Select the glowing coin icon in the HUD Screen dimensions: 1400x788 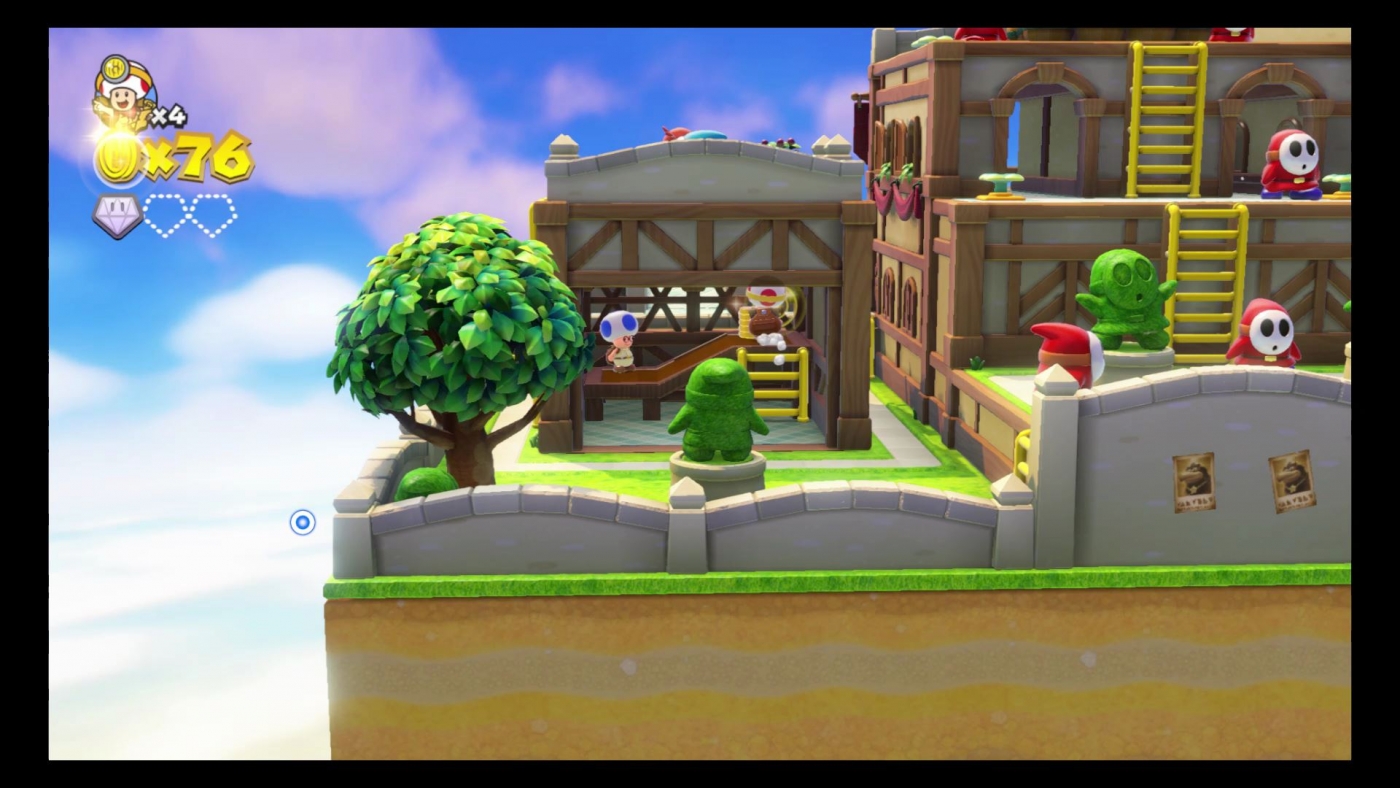(x=117, y=157)
